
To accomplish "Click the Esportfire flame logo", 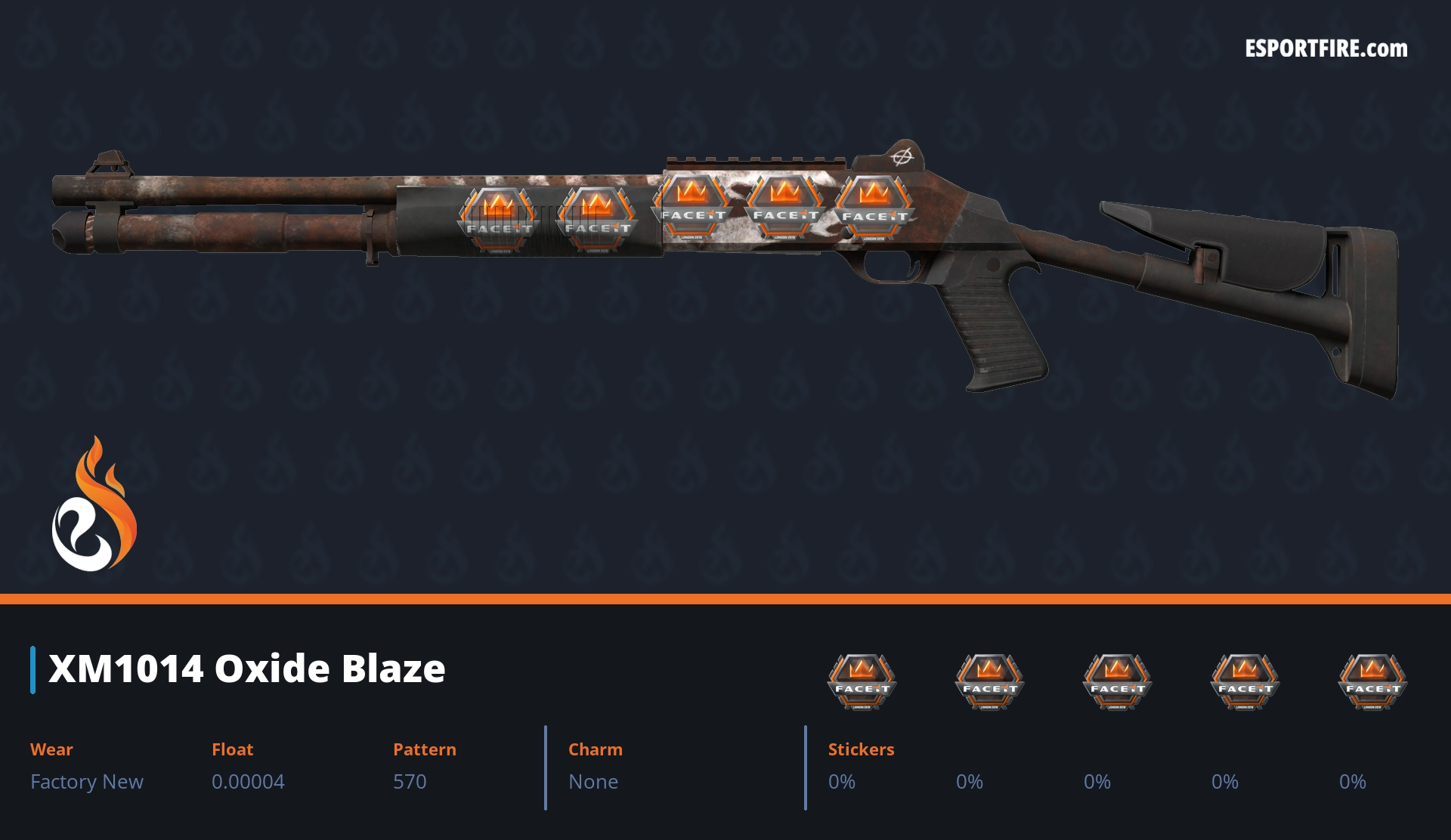I will 94,505.
